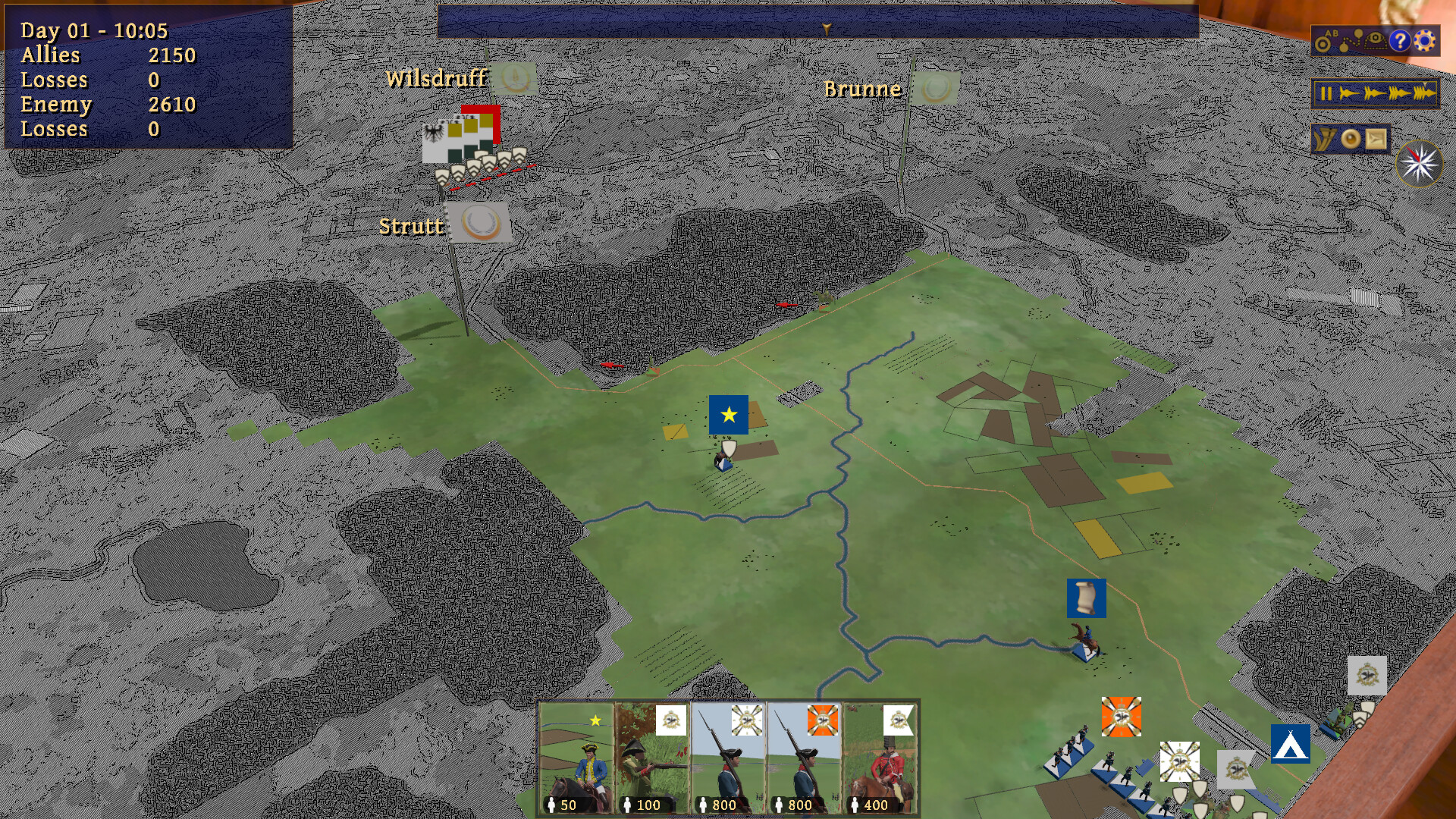1456x819 pixels.
Task: Open the movement path waypoints tool
Action: click(1351, 40)
